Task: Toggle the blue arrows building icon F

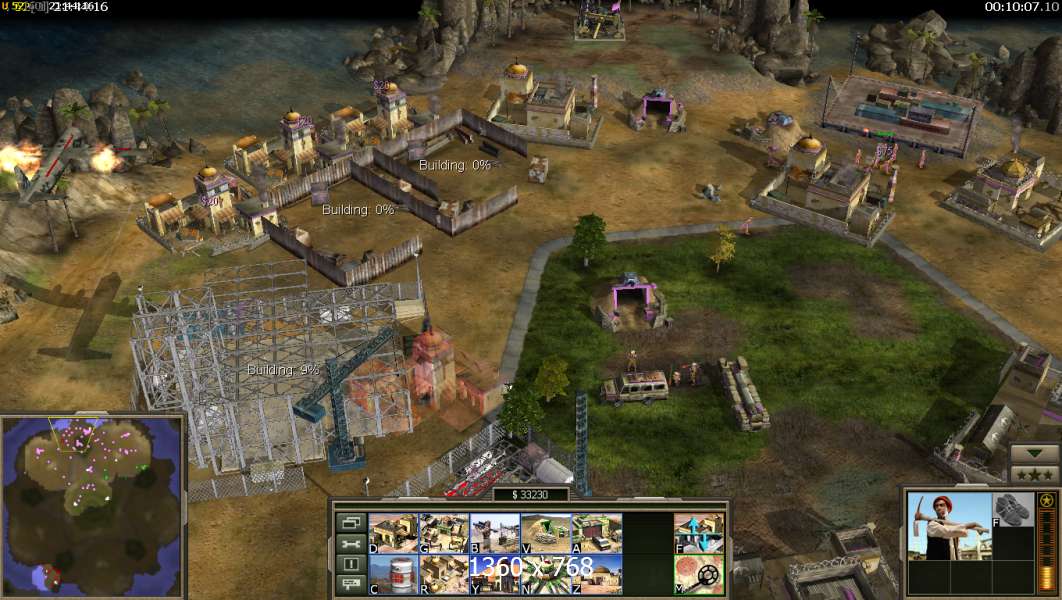Action: pyautogui.click(x=699, y=533)
